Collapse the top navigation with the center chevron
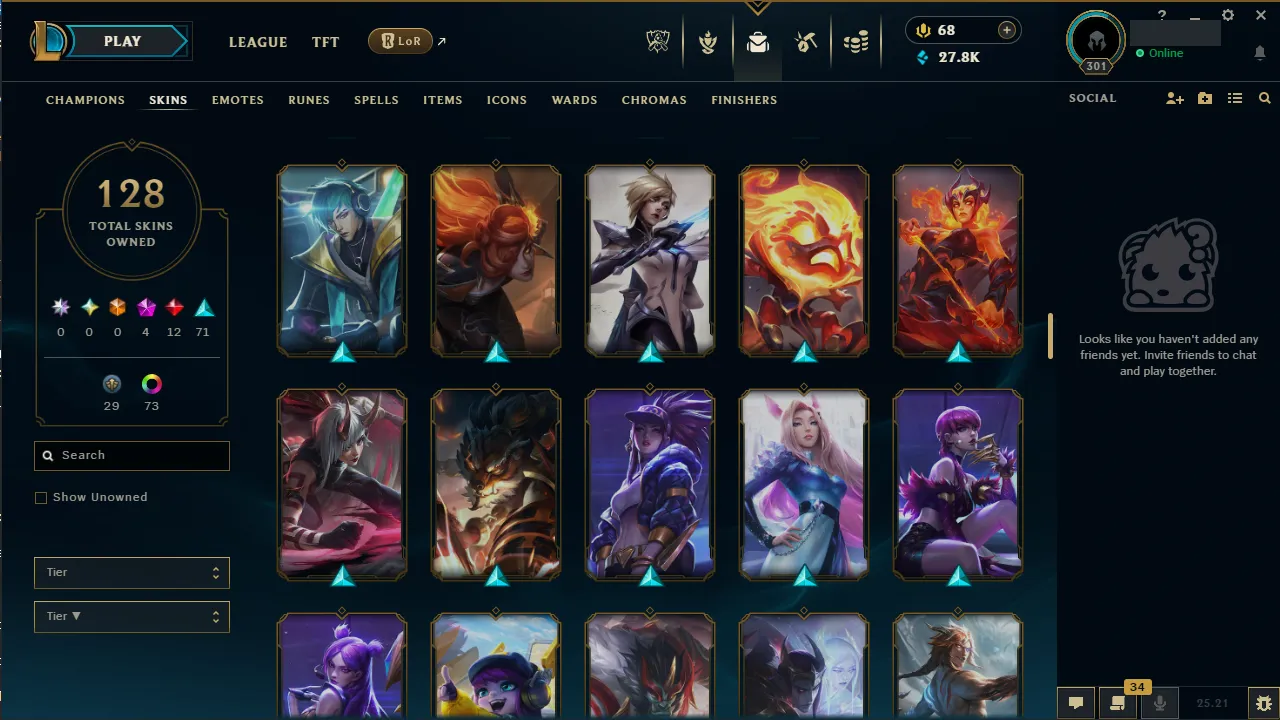The image size is (1280, 720). [758, 7]
